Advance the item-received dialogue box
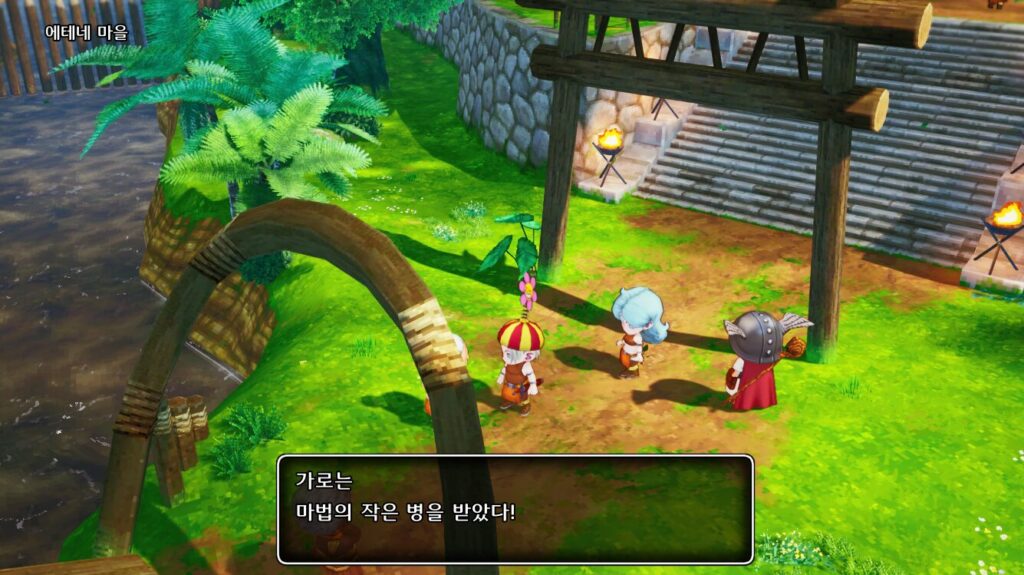Screen dimensions: 1024x575 pyautogui.click(x=515, y=509)
